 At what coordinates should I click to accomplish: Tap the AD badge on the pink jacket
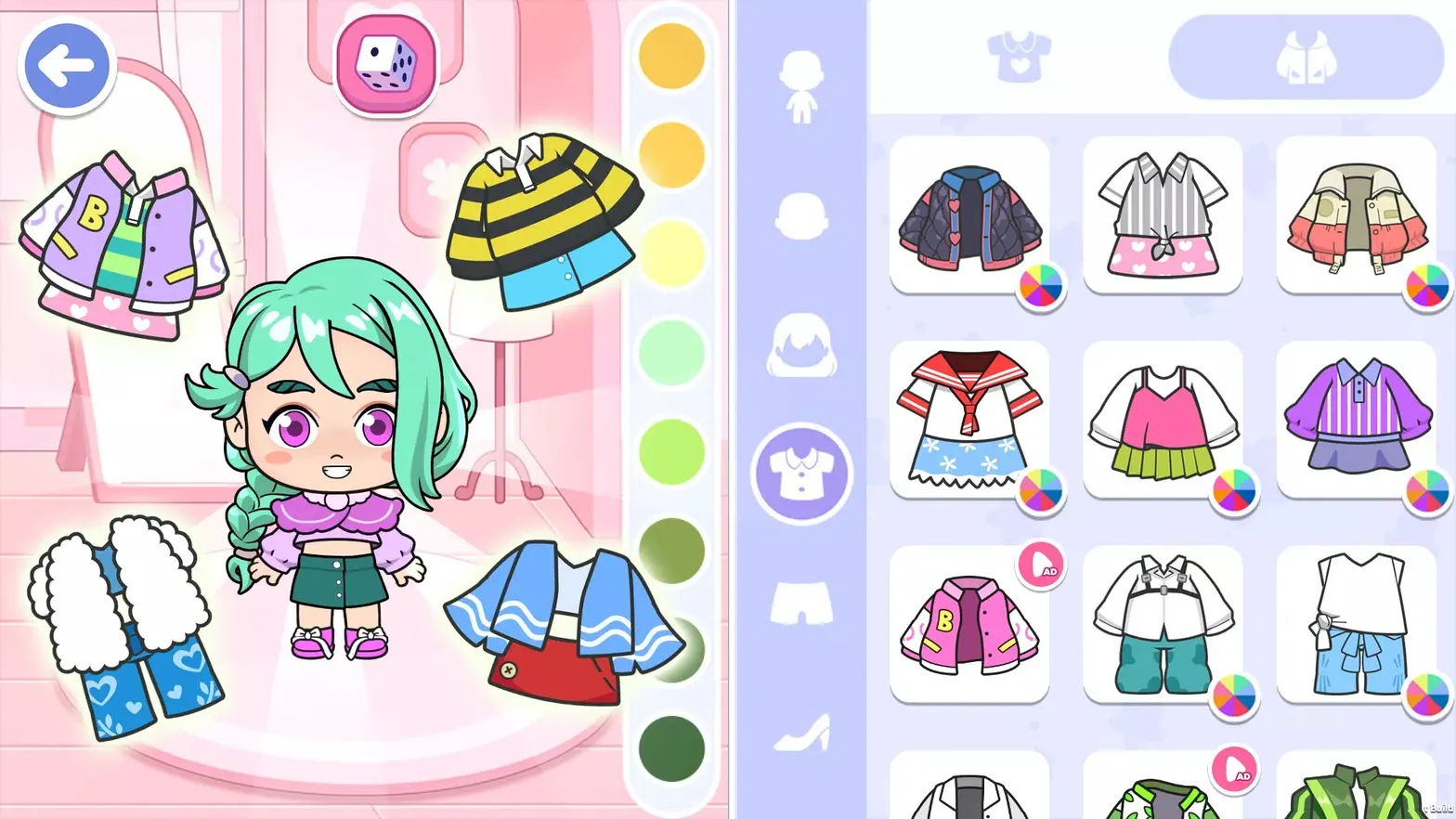pos(1044,565)
